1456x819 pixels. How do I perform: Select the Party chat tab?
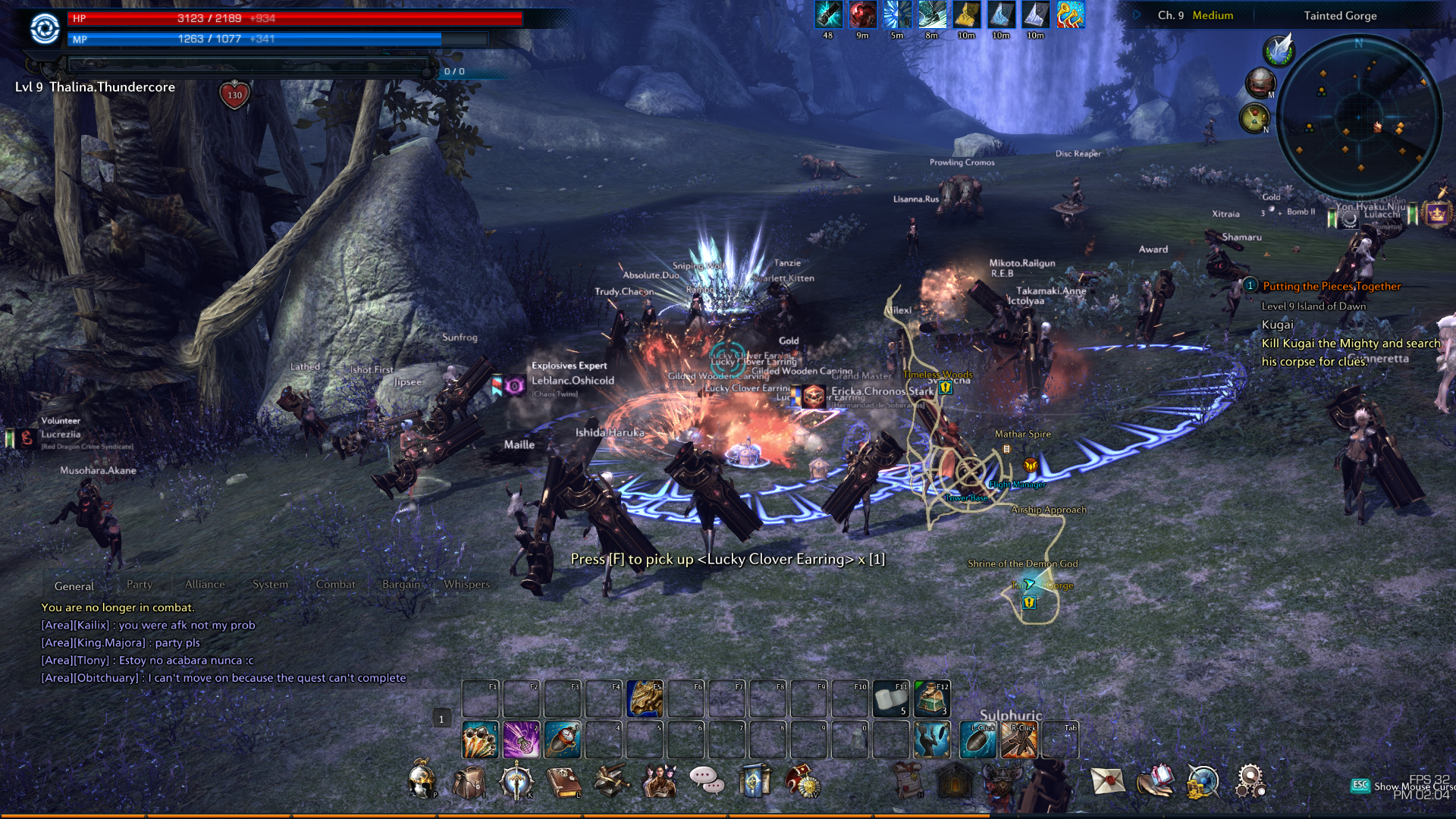click(140, 585)
